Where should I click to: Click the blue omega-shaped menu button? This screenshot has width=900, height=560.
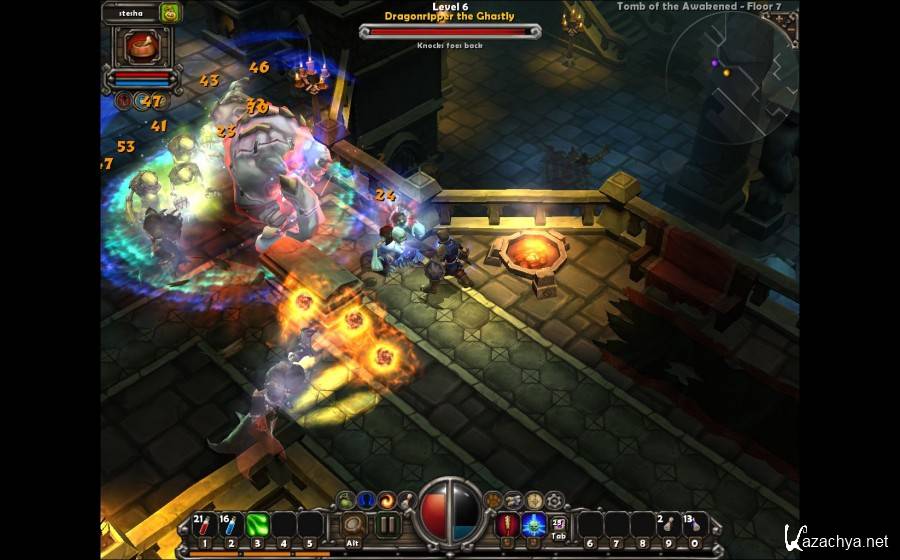(x=366, y=499)
